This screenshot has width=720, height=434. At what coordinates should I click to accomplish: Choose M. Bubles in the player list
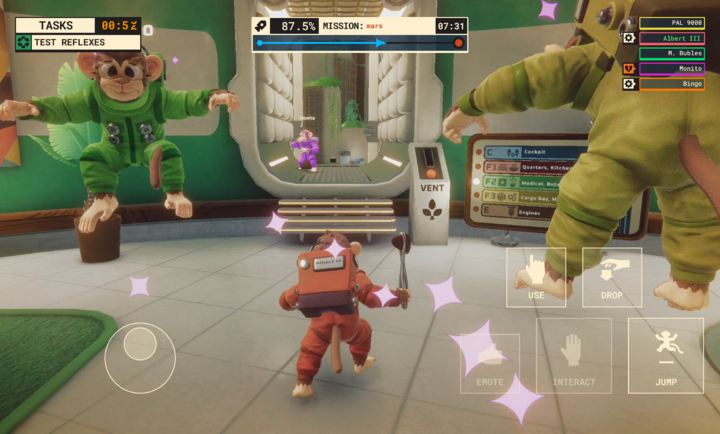pos(671,53)
